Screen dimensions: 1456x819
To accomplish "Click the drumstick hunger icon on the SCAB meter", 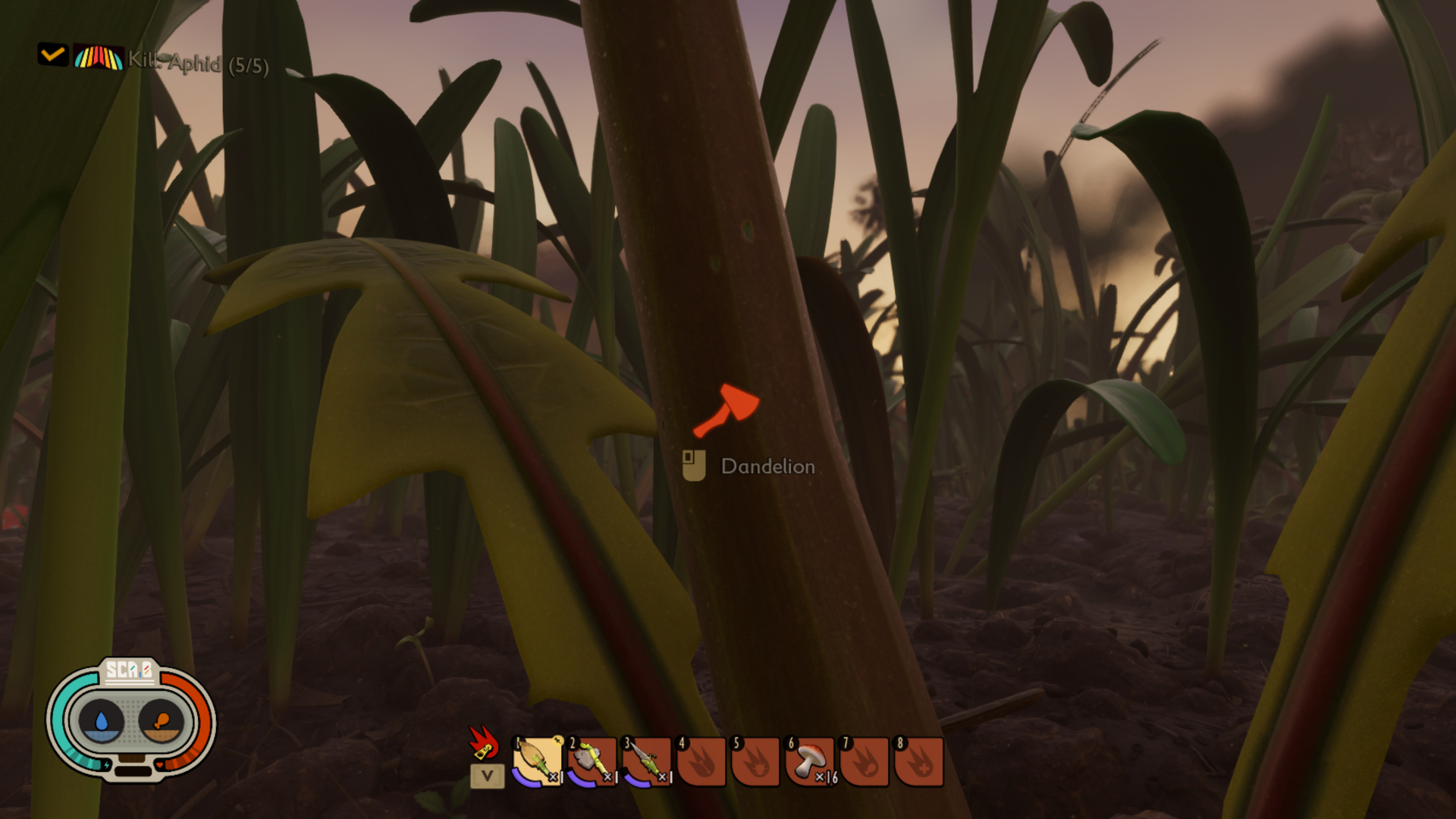I will click(x=161, y=719).
